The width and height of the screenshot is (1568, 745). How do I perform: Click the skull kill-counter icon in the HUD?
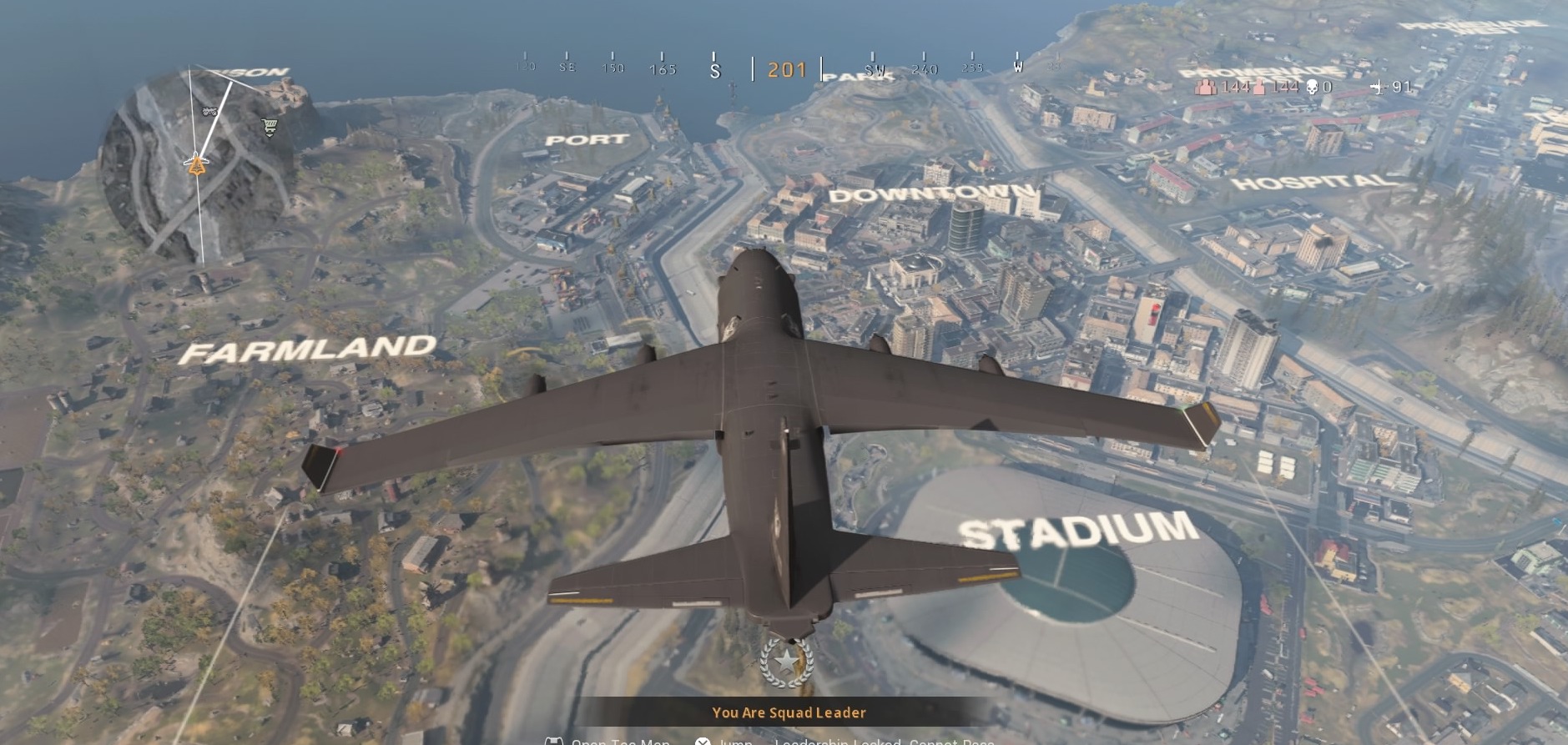pyautogui.click(x=1313, y=87)
